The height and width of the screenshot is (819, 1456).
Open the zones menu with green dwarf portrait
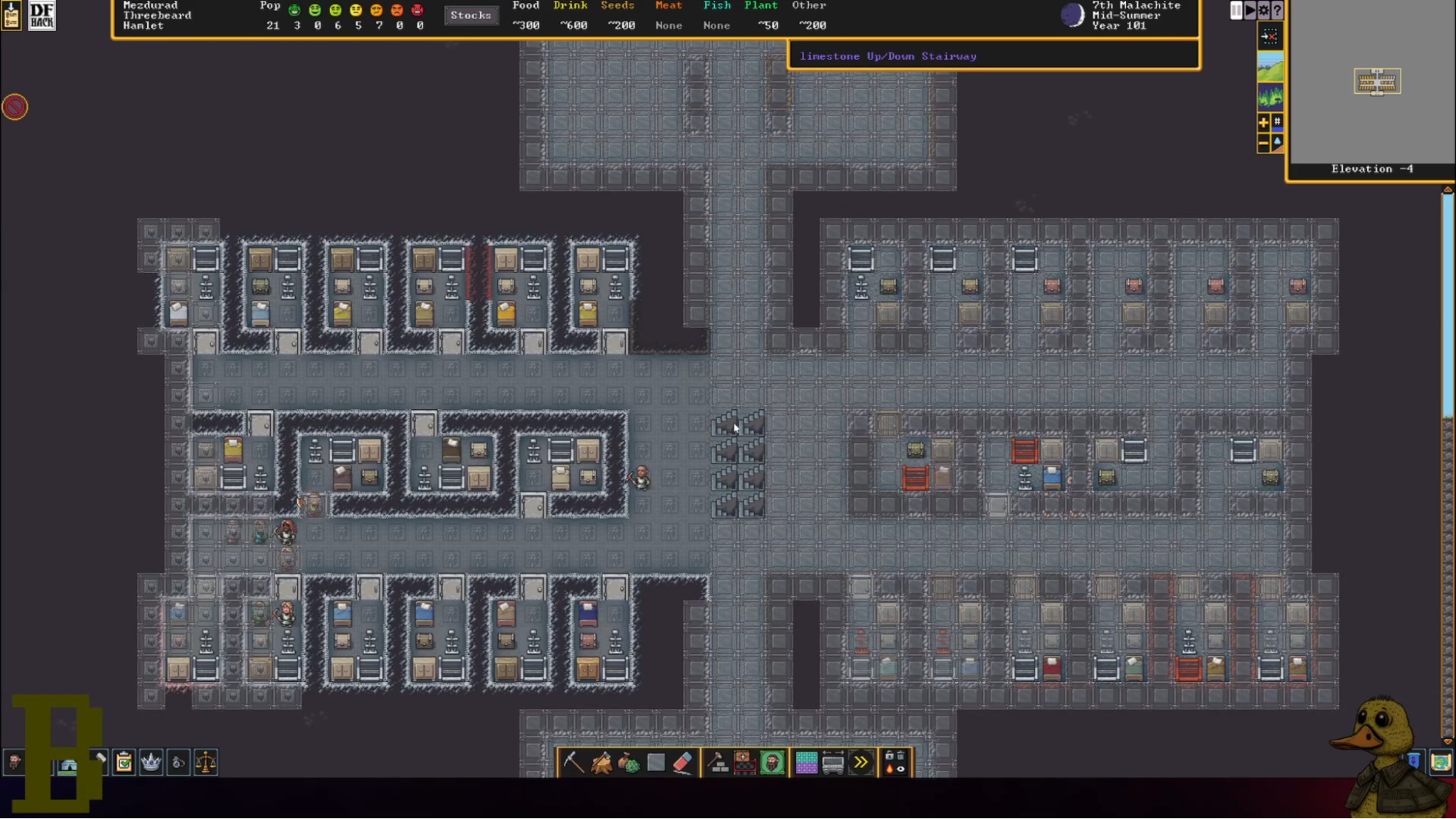pos(772,762)
